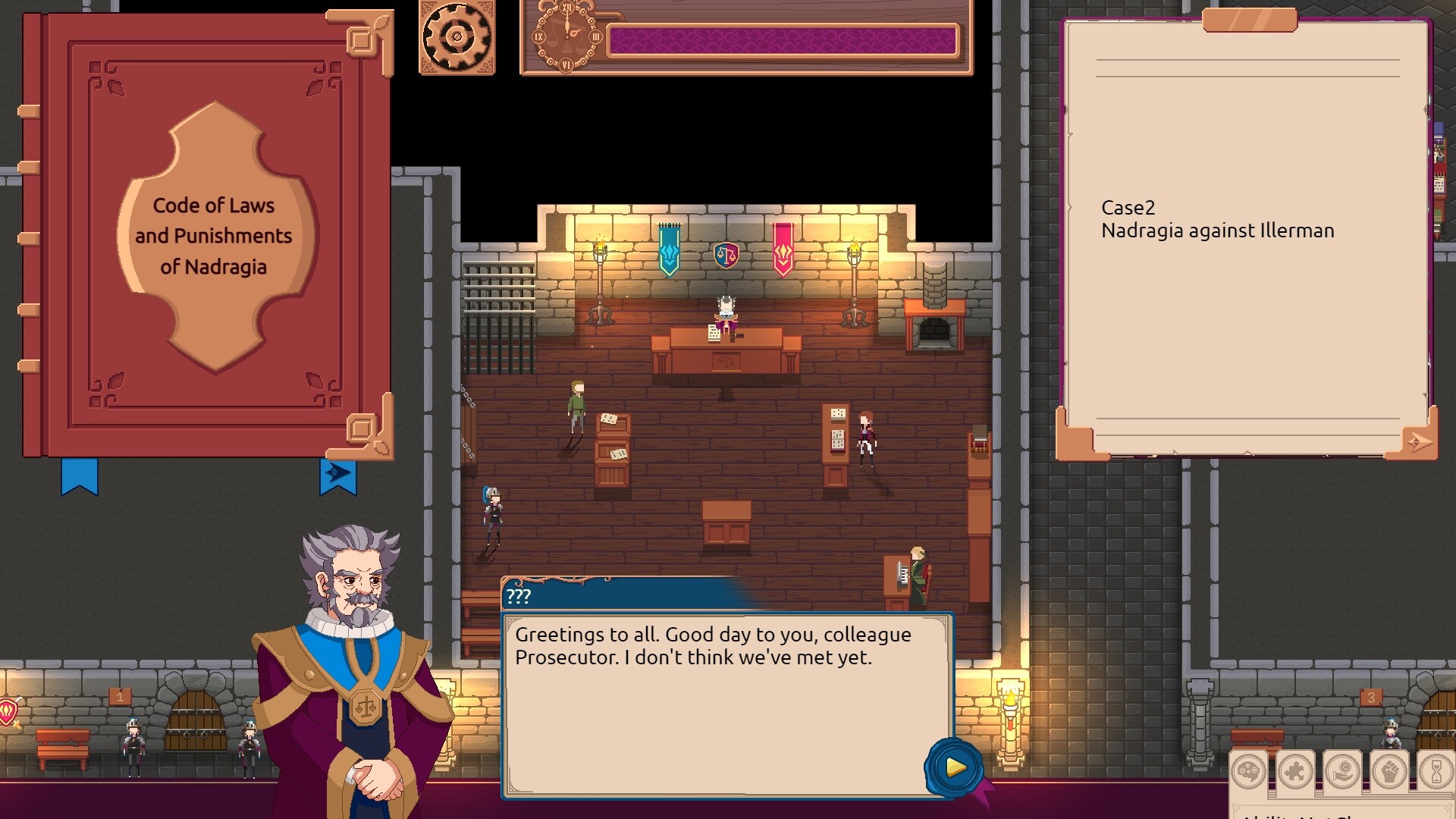Advance dialogue with the play arrow button
1456x819 pixels.
coord(954,766)
